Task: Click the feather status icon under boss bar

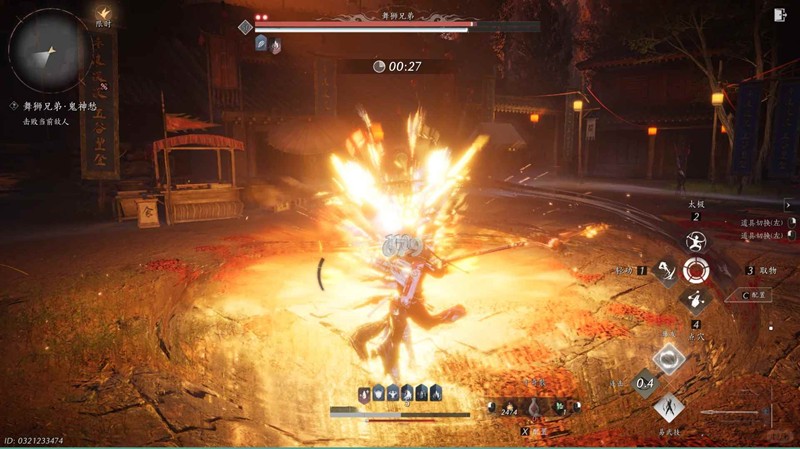Action: pyautogui.click(x=261, y=44)
